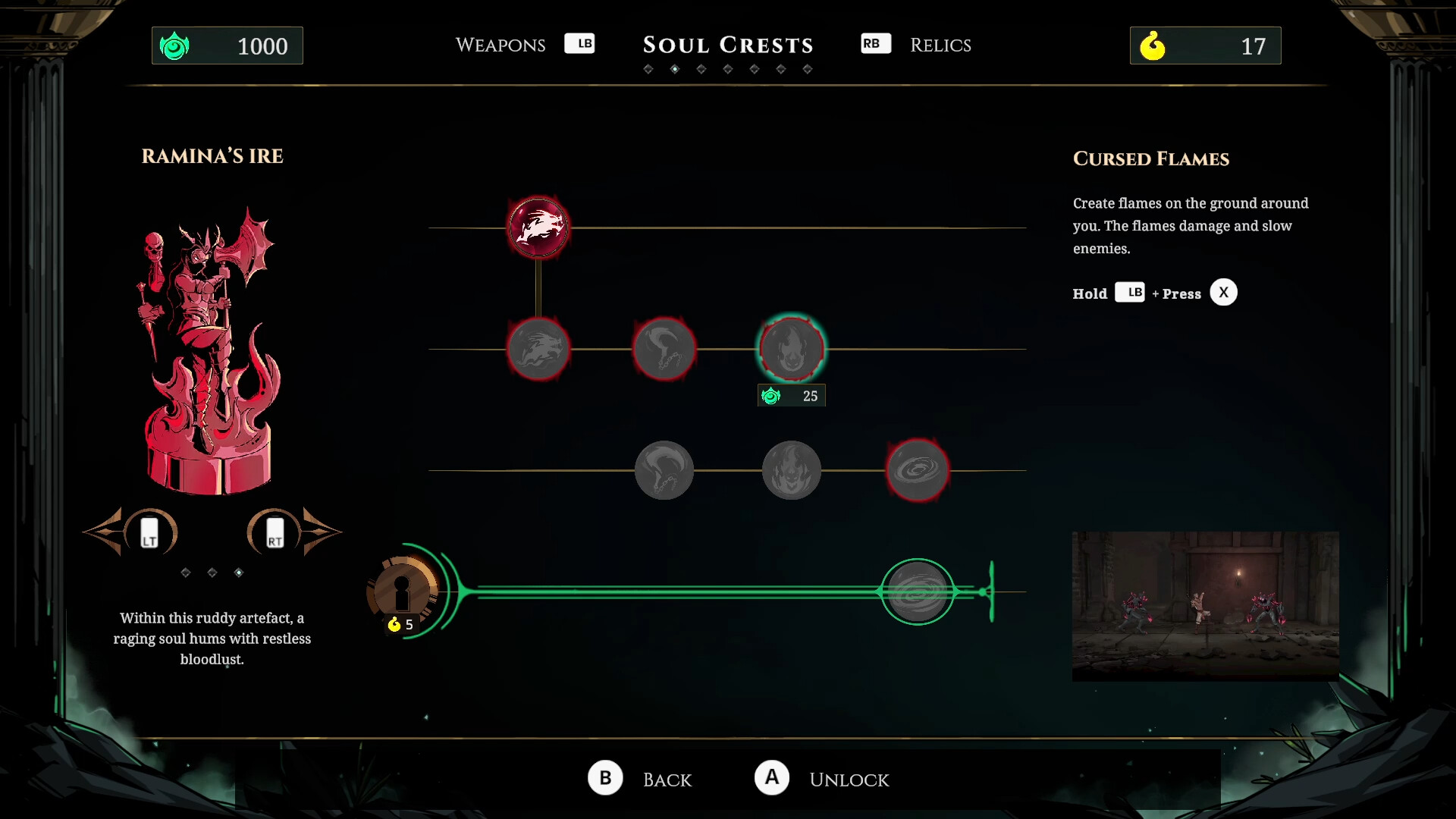The image size is (1456, 819).
Task: Select the third crest page diamond indicator
Action: pos(701,68)
